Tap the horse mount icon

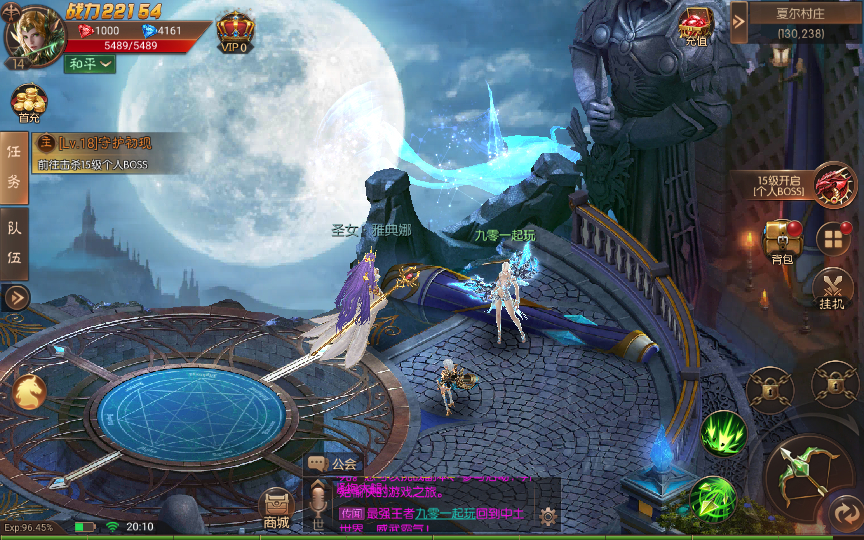coord(28,391)
